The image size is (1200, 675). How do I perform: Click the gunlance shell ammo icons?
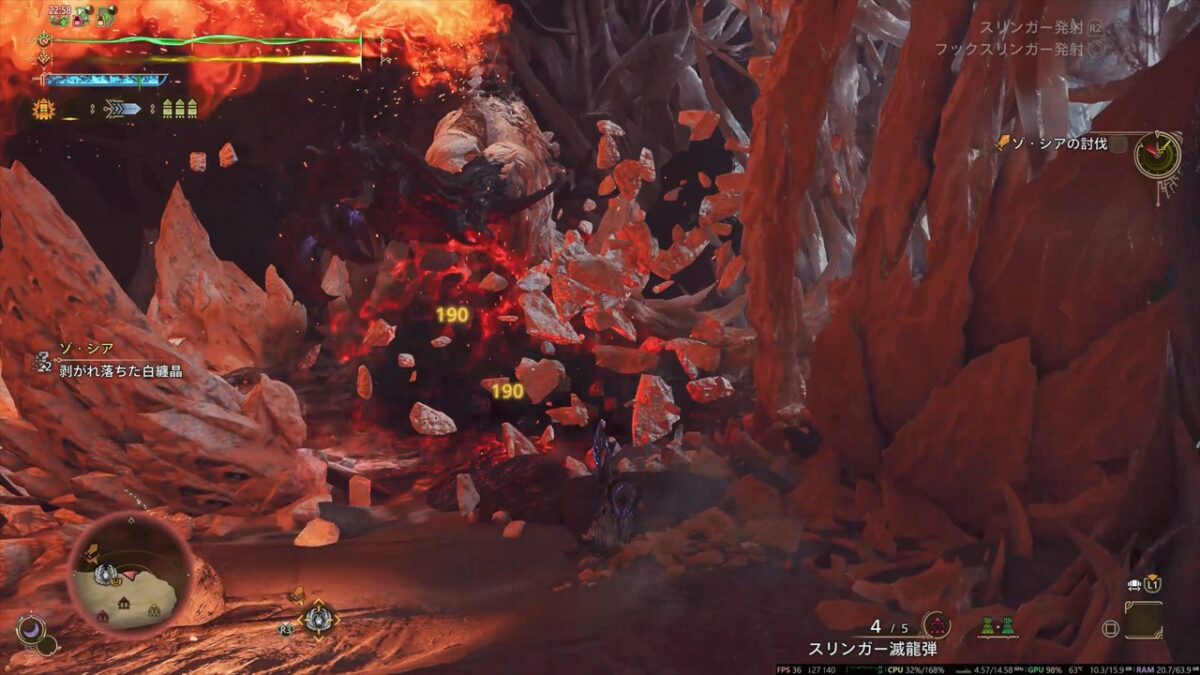[179, 108]
